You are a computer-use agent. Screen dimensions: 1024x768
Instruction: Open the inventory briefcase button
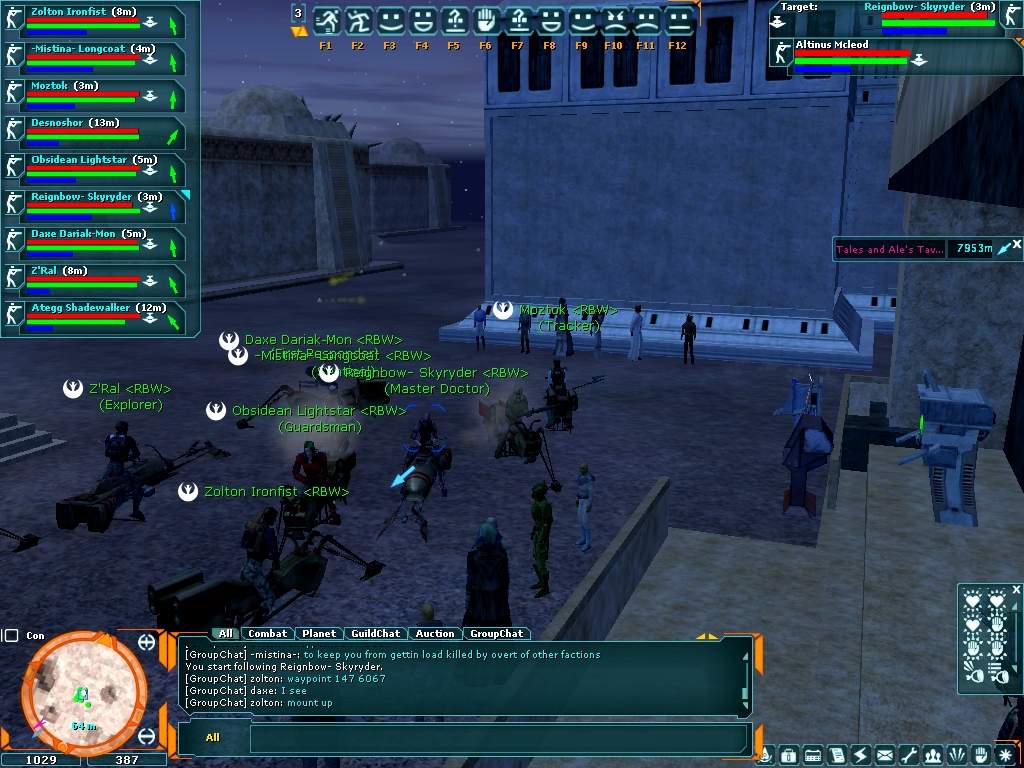788,755
